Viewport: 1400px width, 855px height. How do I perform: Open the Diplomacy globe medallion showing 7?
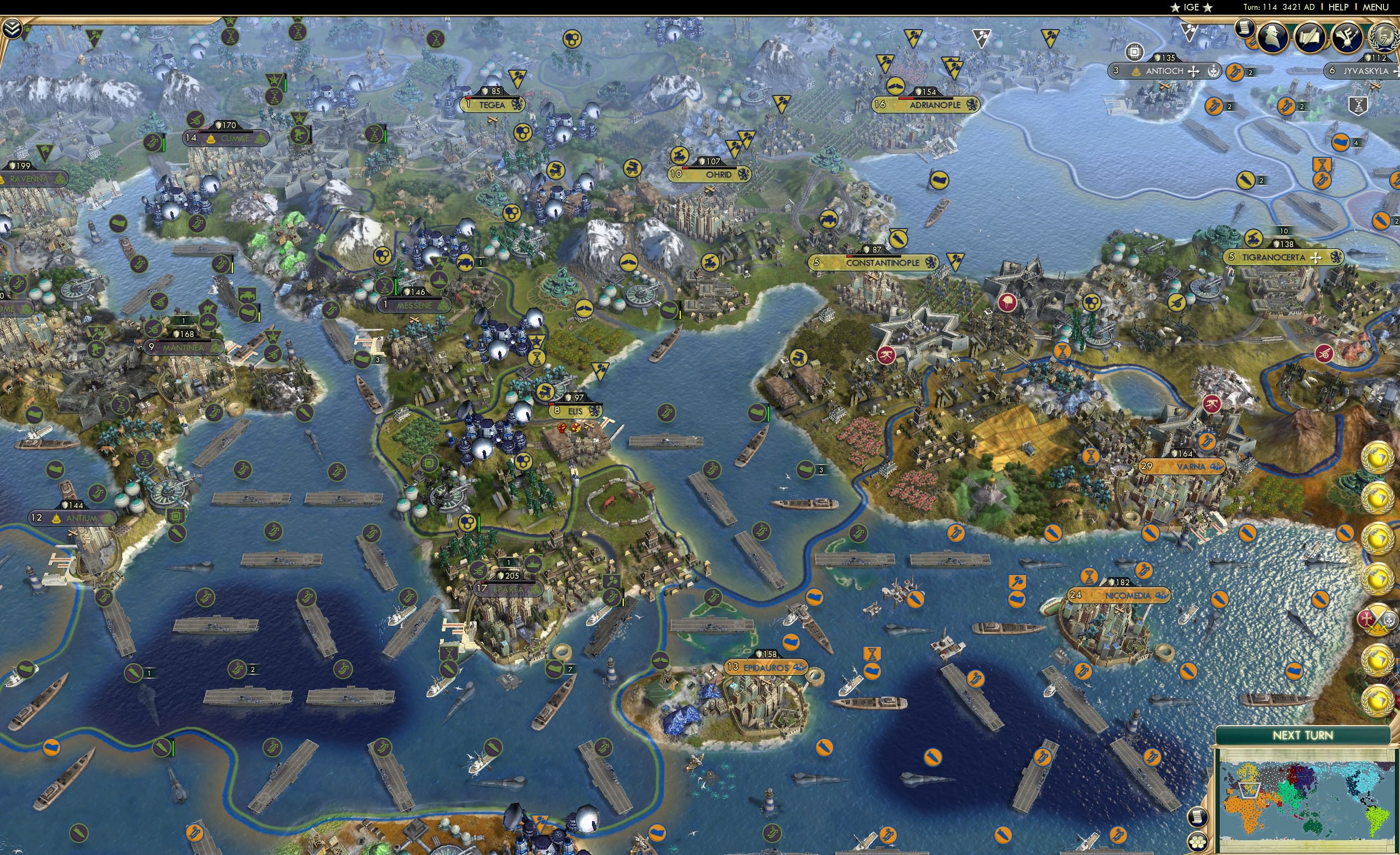click(1384, 38)
